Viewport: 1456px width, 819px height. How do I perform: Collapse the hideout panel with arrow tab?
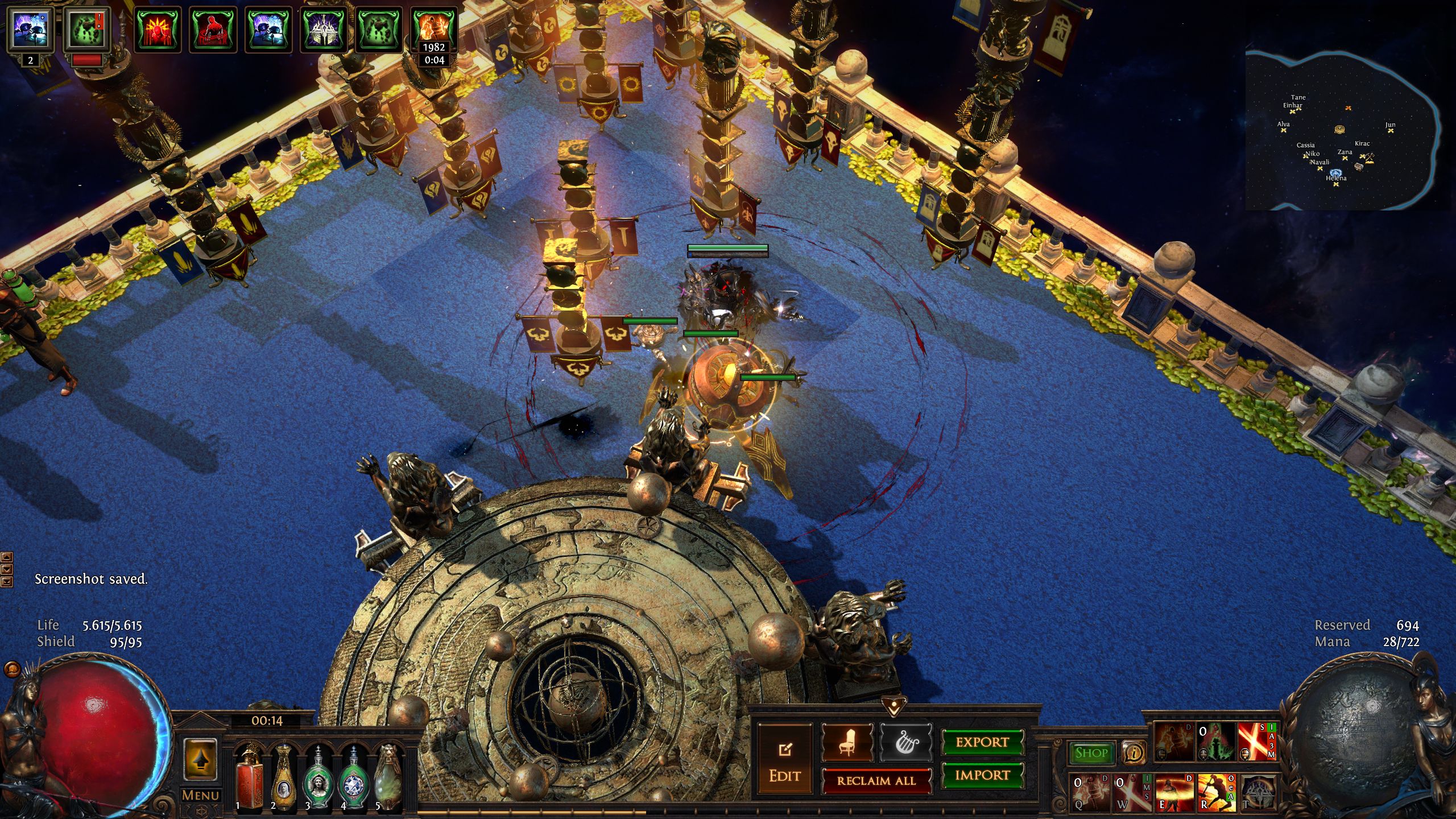894,708
